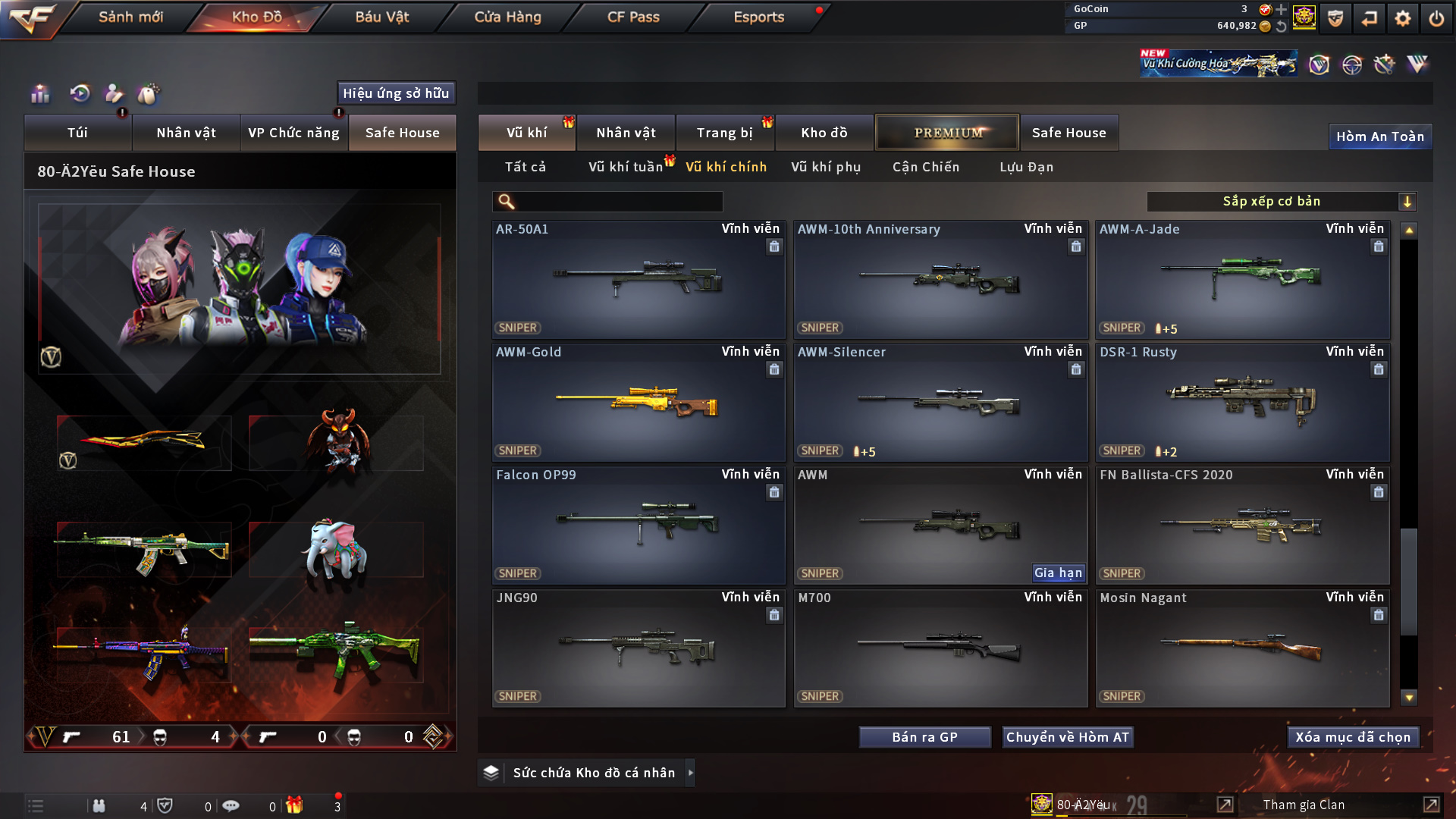
Task: Click Chuyển về Hòm AT button
Action: [1068, 737]
